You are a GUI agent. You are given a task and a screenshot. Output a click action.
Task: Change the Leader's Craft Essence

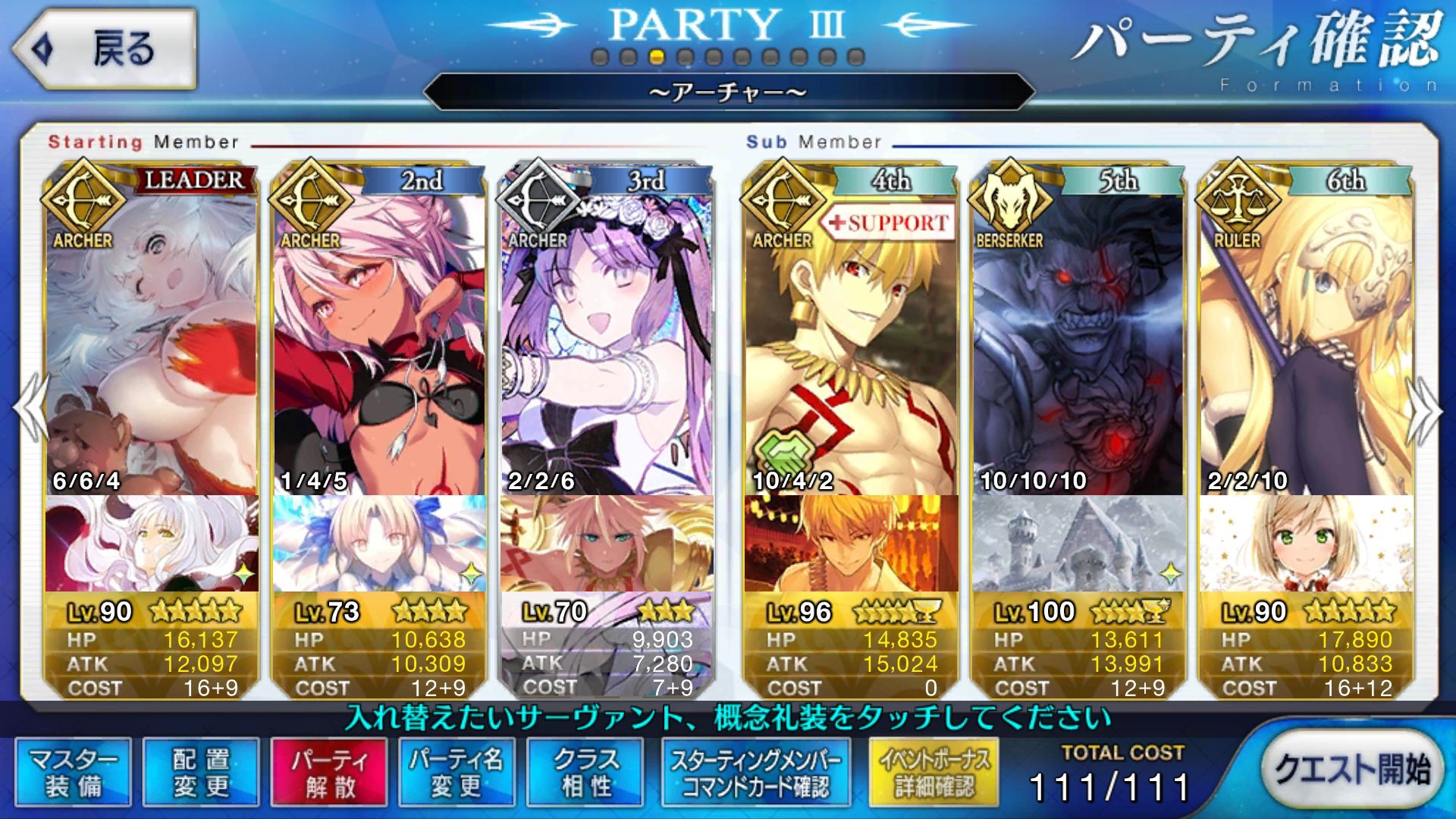[x=152, y=543]
